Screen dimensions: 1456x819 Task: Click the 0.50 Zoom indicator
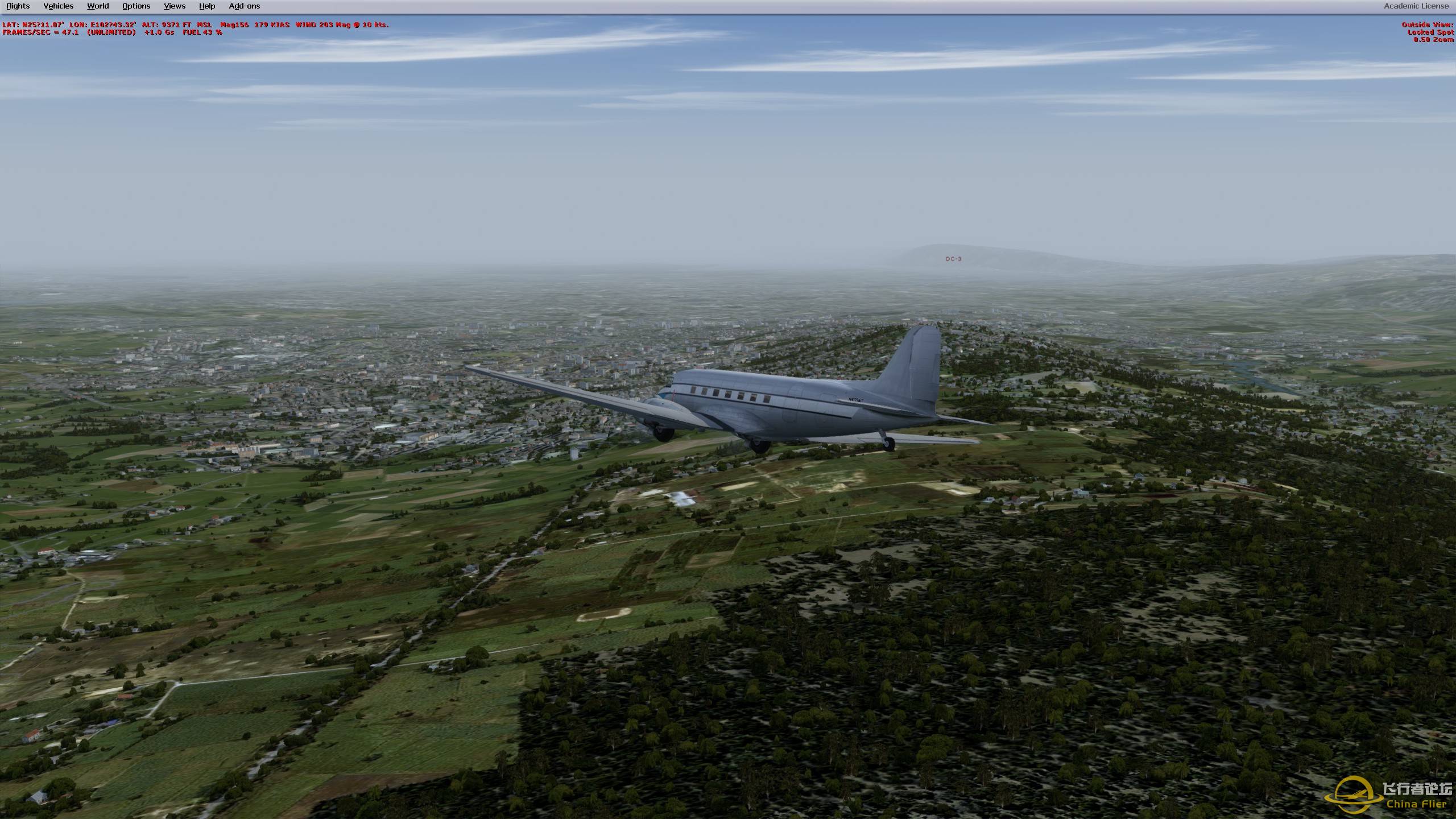click(1434, 40)
